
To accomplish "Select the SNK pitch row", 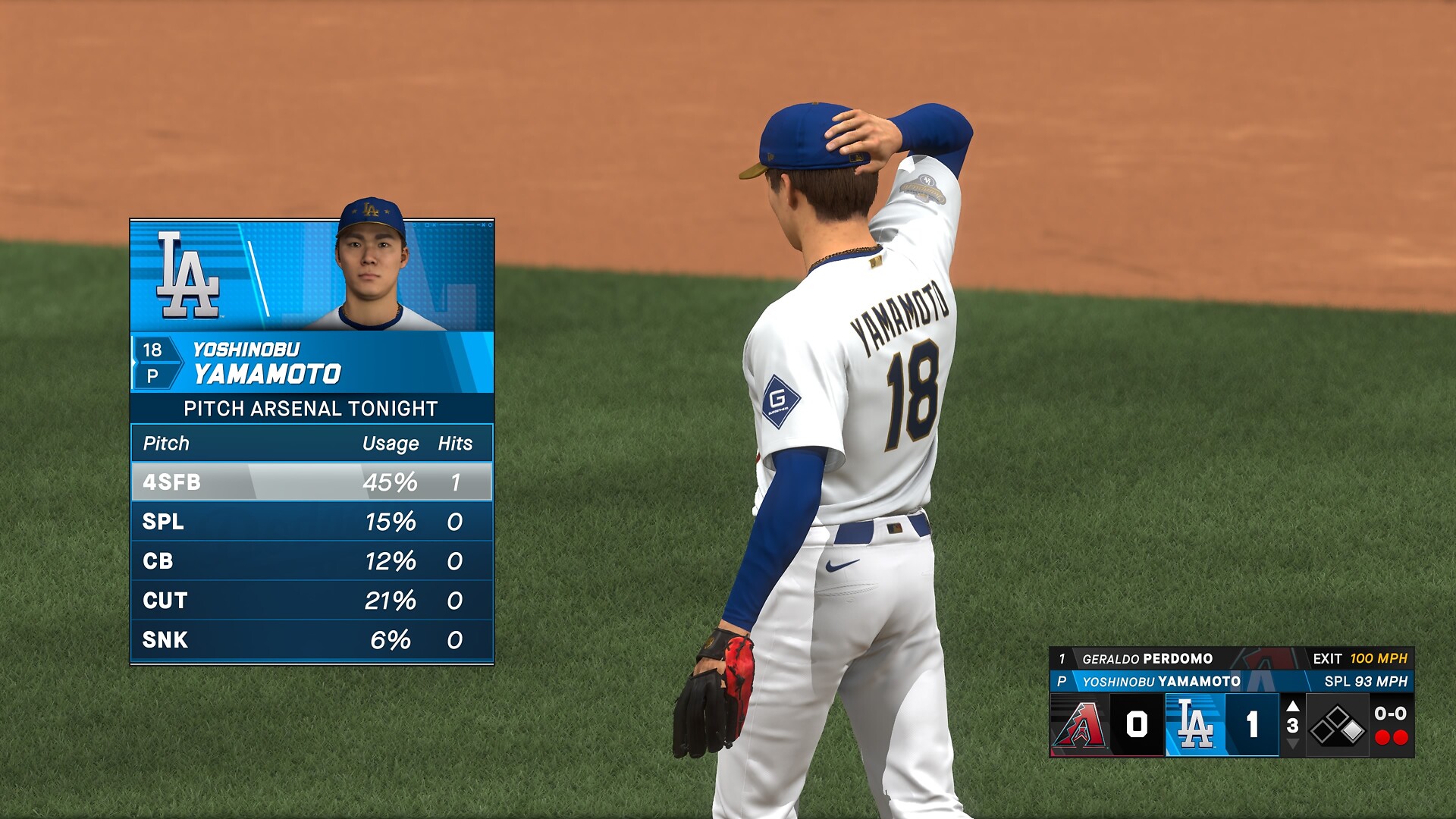I will click(x=312, y=640).
